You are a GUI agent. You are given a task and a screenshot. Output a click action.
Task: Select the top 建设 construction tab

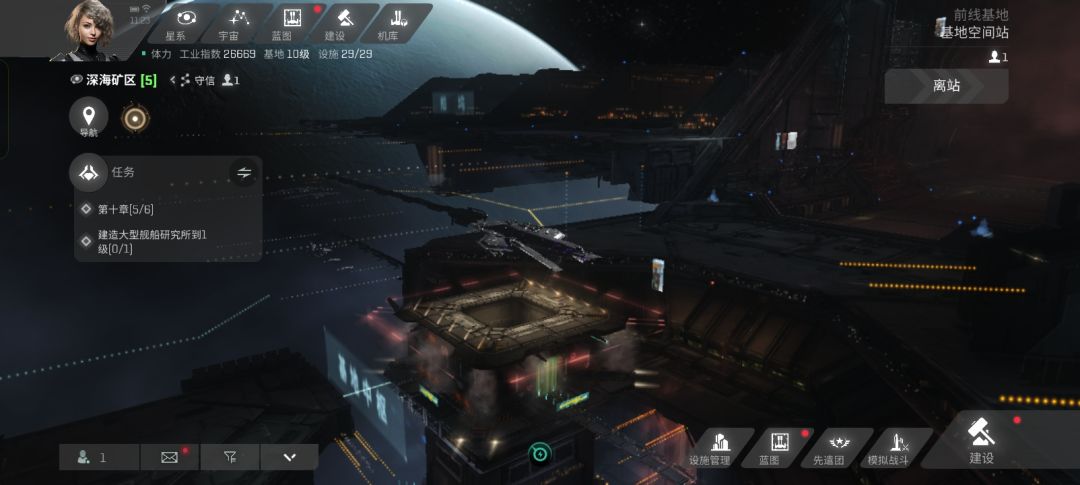[343, 23]
